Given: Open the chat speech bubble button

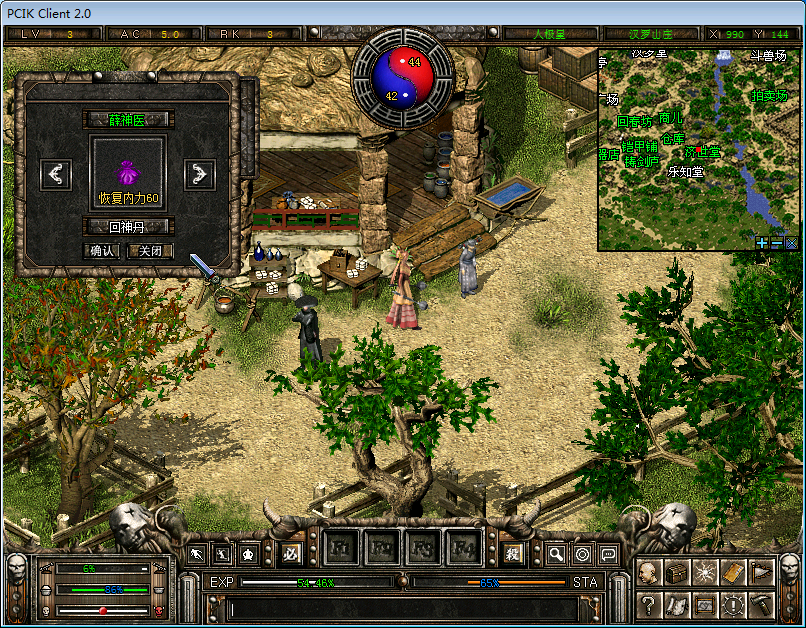Looking at the screenshot, I should coord(607,553).
